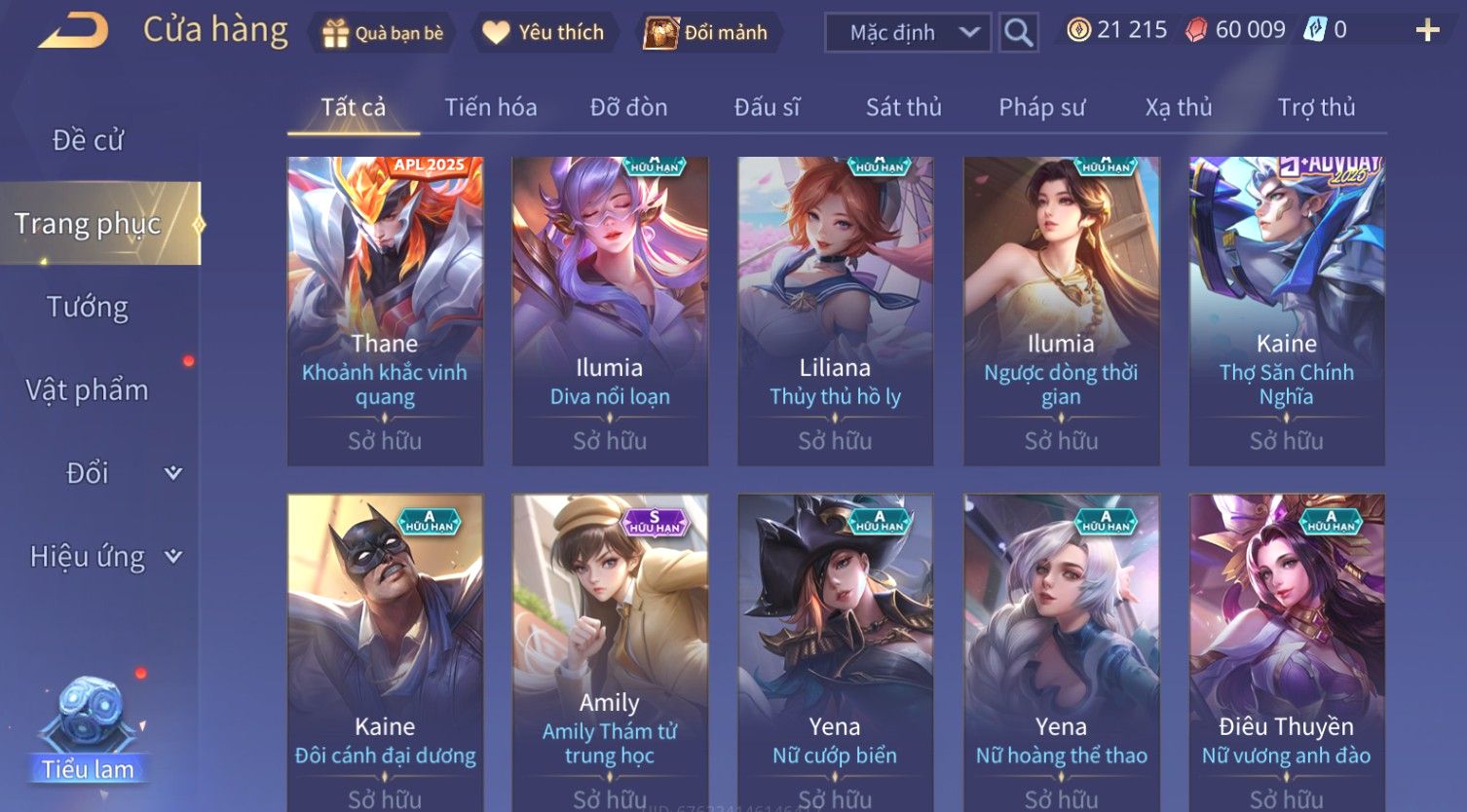Select Thane Khoảnh khắc vinh quang skin
This screenshot has height=812, width=1467.
pyautogui.click(x=385, y=310)
